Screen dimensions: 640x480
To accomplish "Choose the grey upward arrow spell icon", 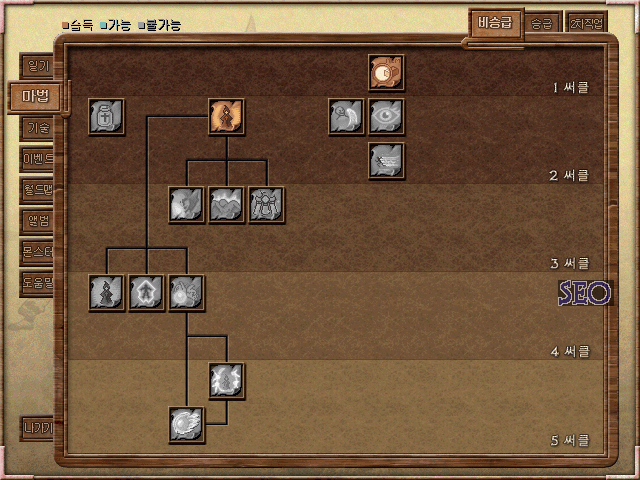I will click(x=147, y=293).
